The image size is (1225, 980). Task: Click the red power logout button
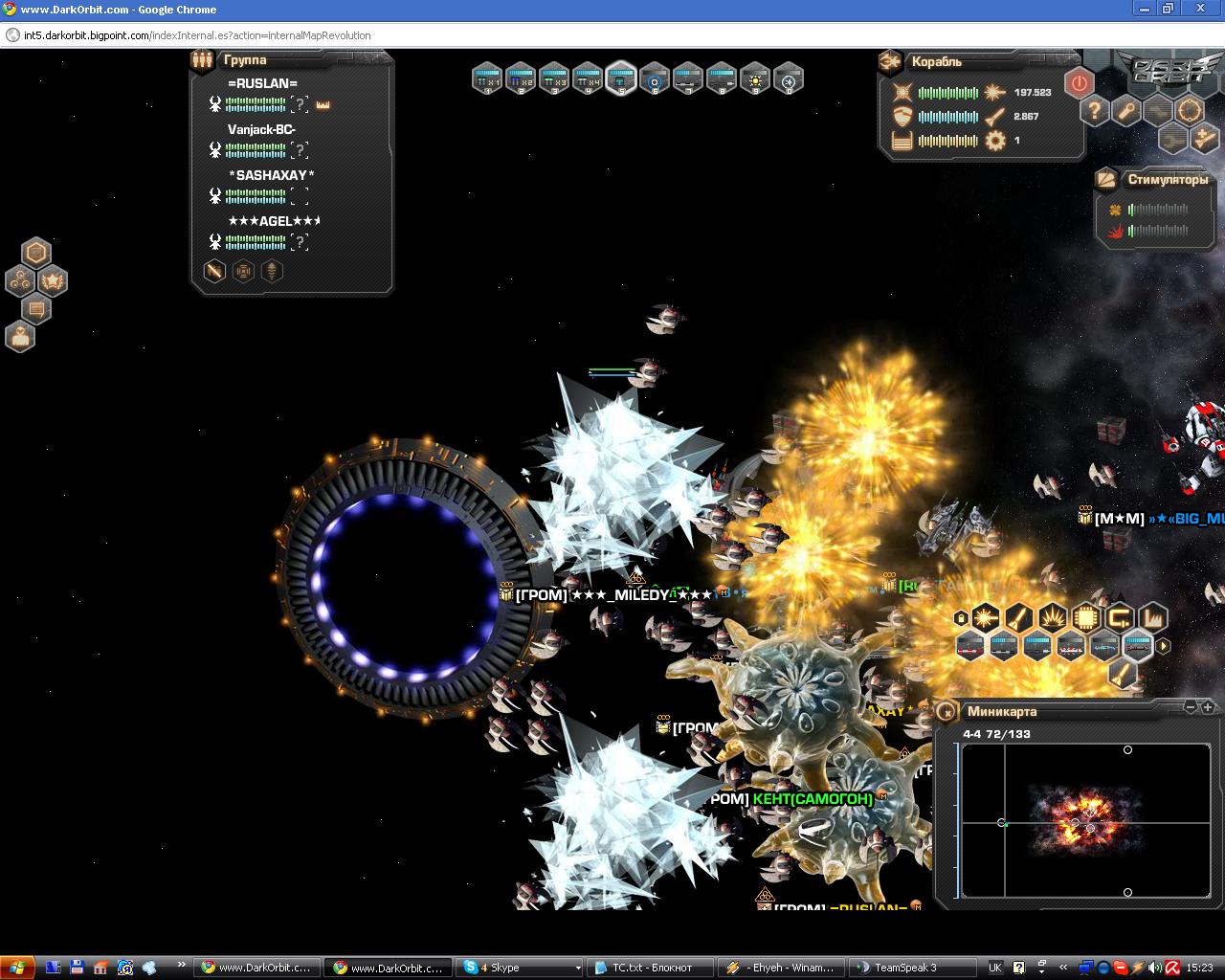(1079, 83)
